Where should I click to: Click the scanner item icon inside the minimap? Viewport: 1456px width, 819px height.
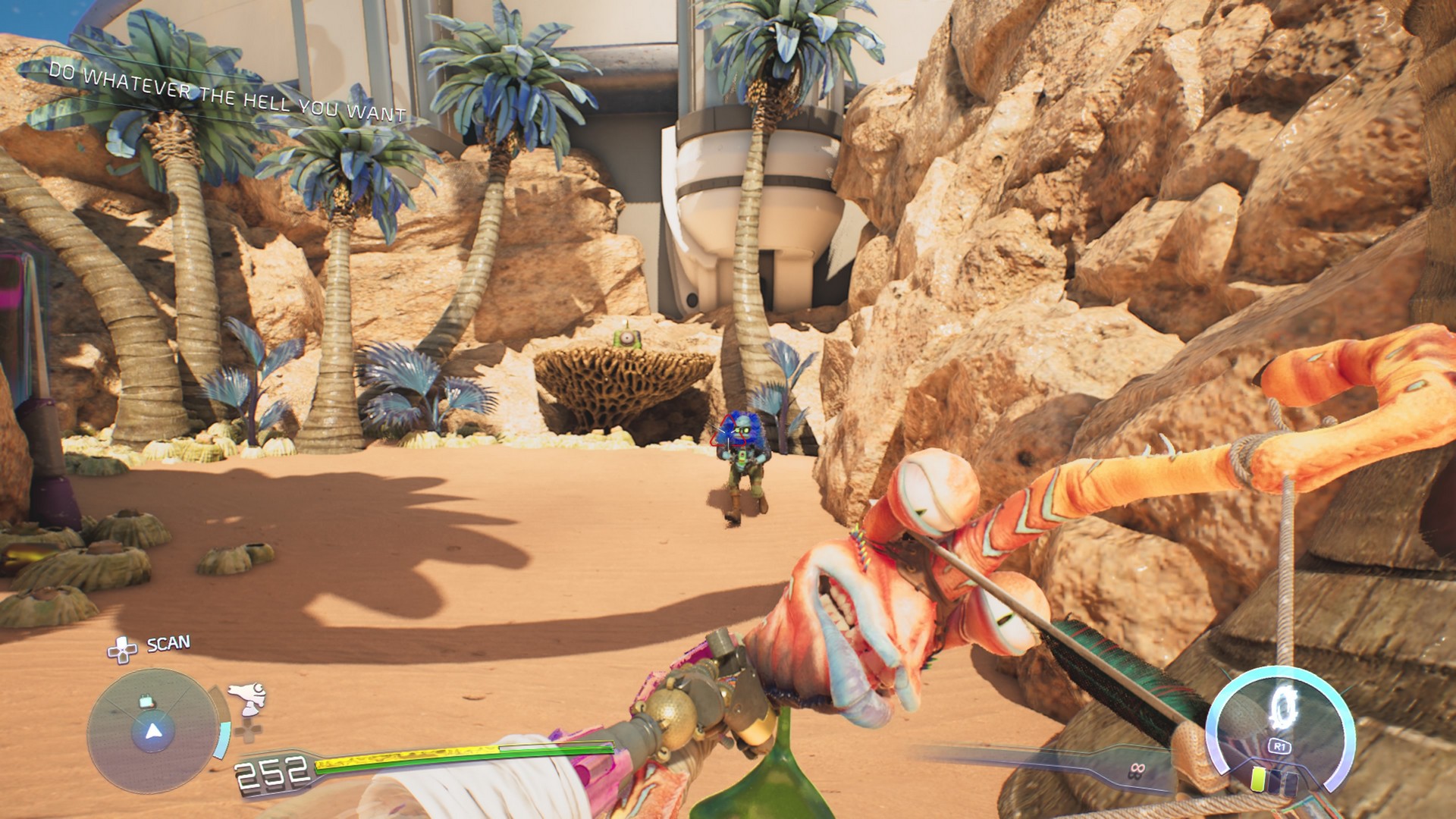pos(146,702)
